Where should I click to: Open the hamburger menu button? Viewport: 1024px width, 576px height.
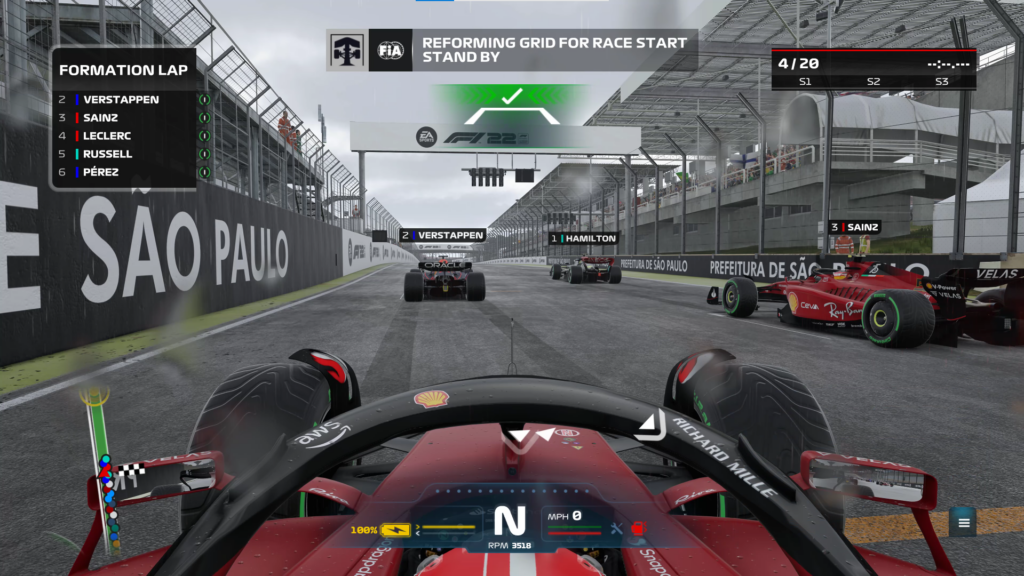pos(963,521)
